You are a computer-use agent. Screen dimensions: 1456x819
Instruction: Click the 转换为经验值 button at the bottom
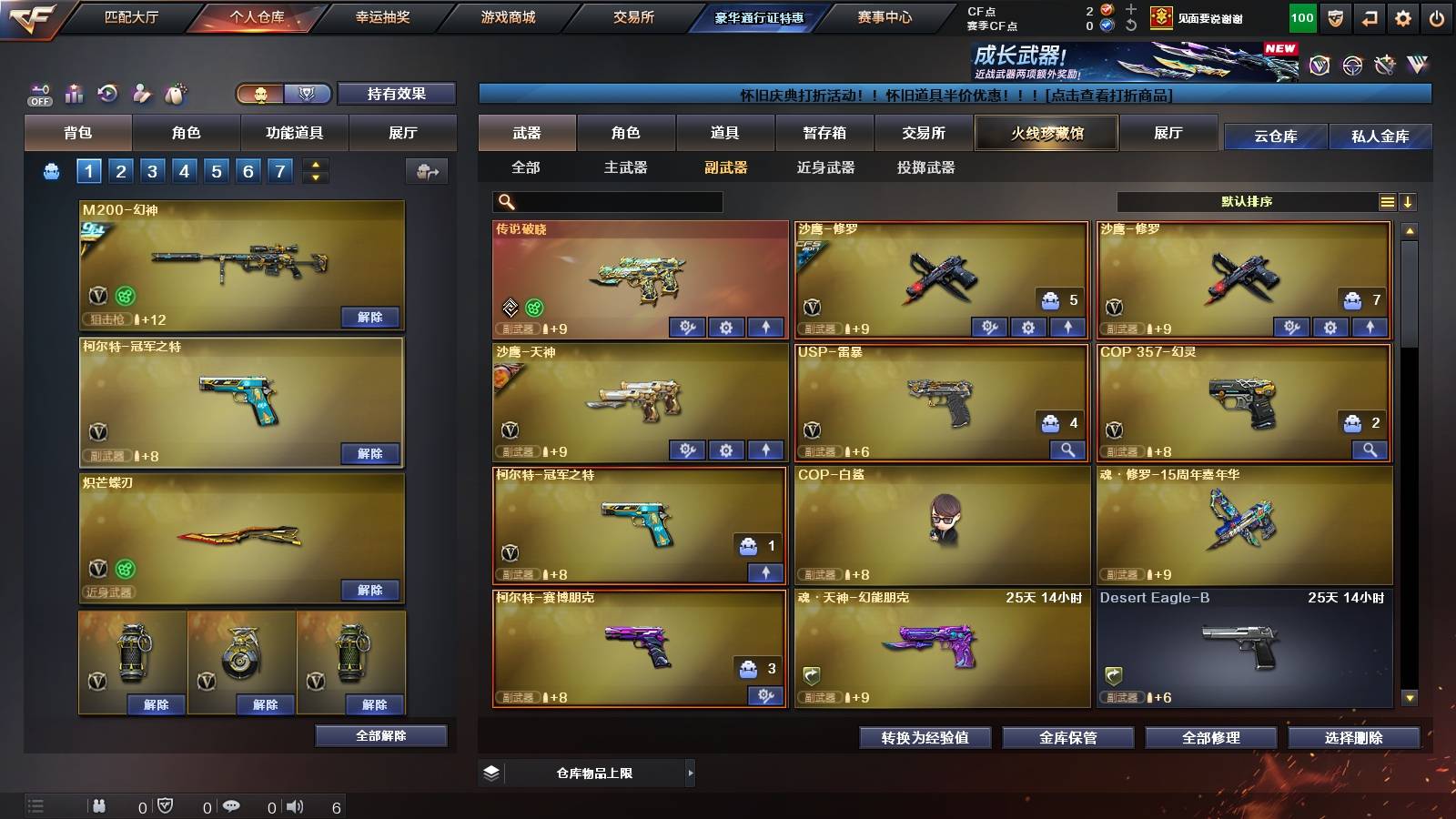925,739
